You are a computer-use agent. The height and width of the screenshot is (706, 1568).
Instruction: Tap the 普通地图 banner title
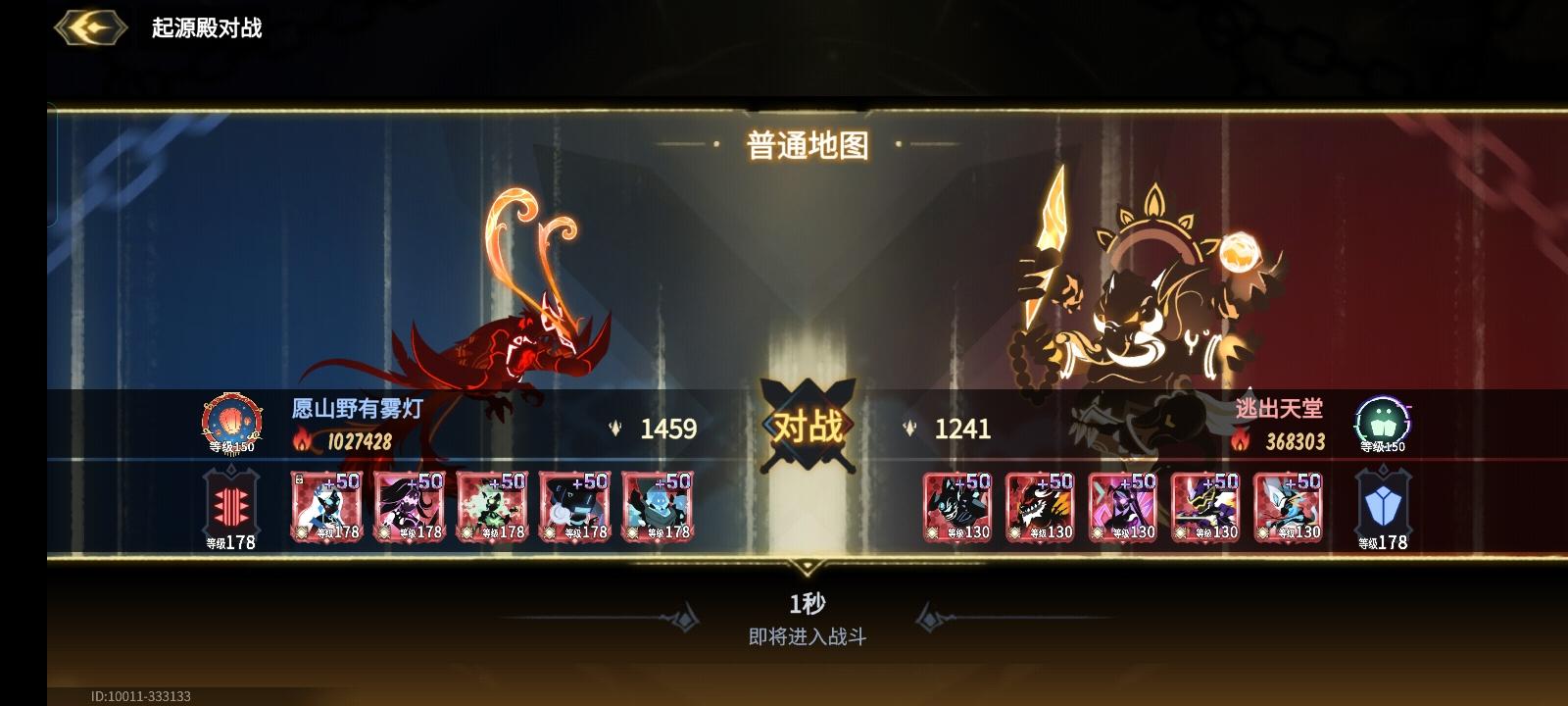point(808,145)
